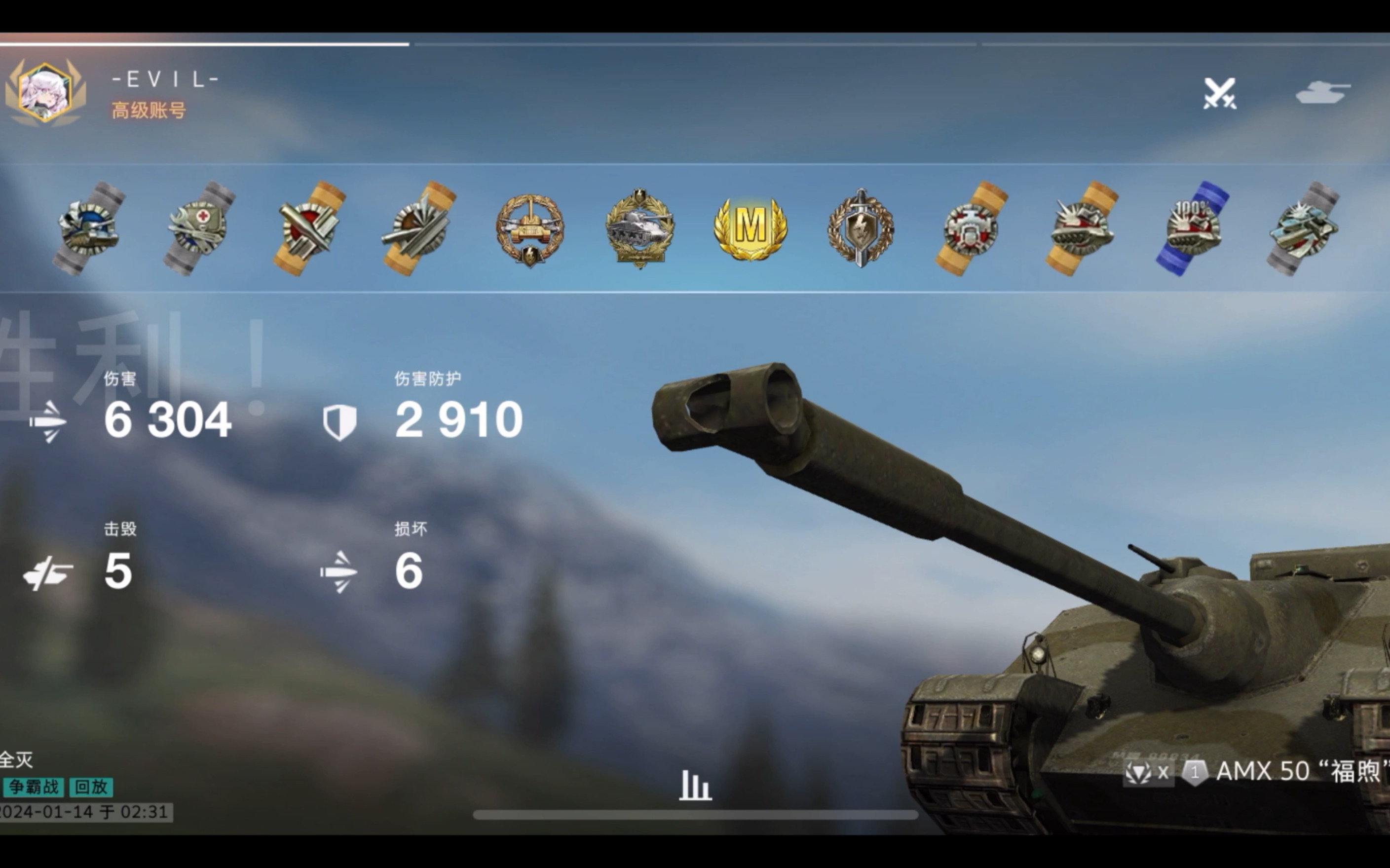Inspect the leftmost grey-ribbon tank medal

coord(89,228)
